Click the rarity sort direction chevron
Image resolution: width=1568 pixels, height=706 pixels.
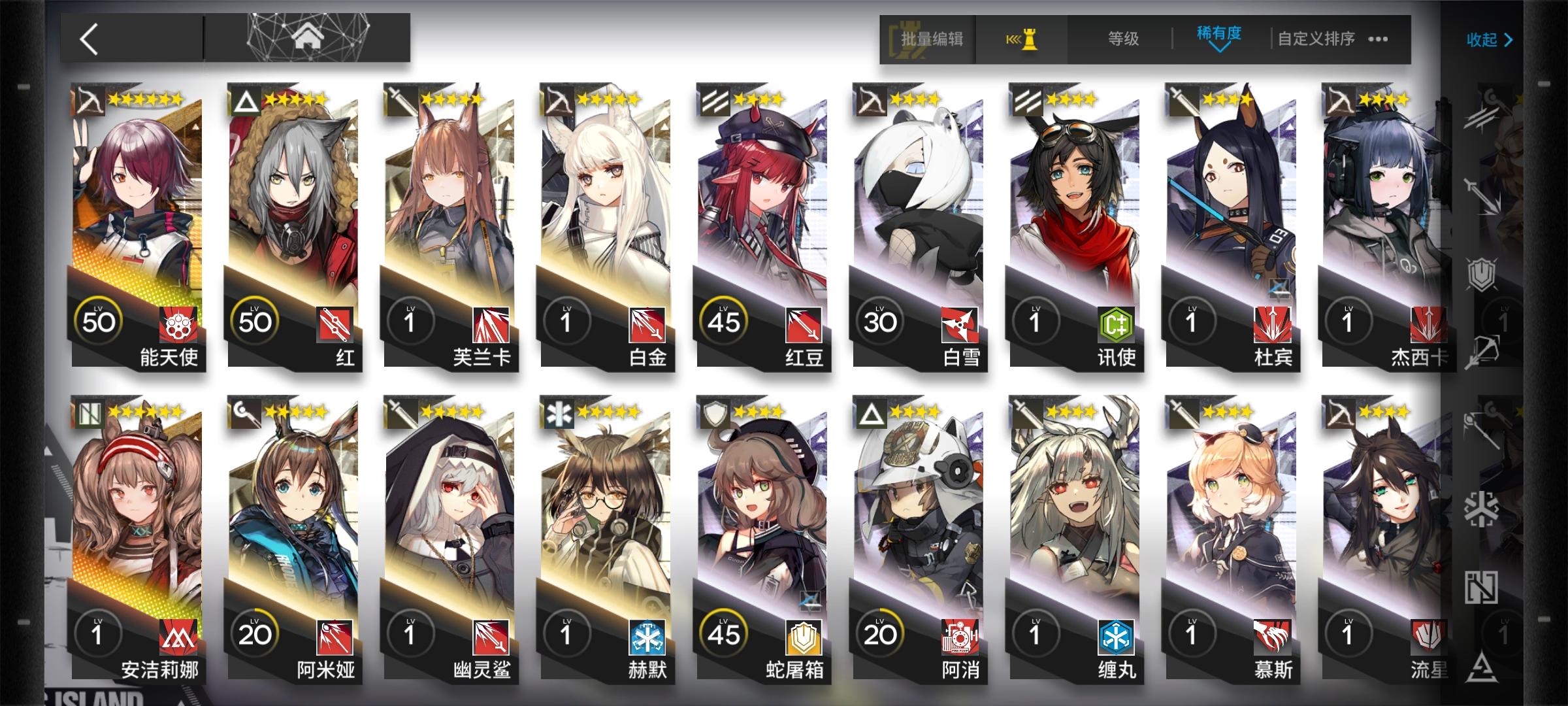tap(1219, 47)
